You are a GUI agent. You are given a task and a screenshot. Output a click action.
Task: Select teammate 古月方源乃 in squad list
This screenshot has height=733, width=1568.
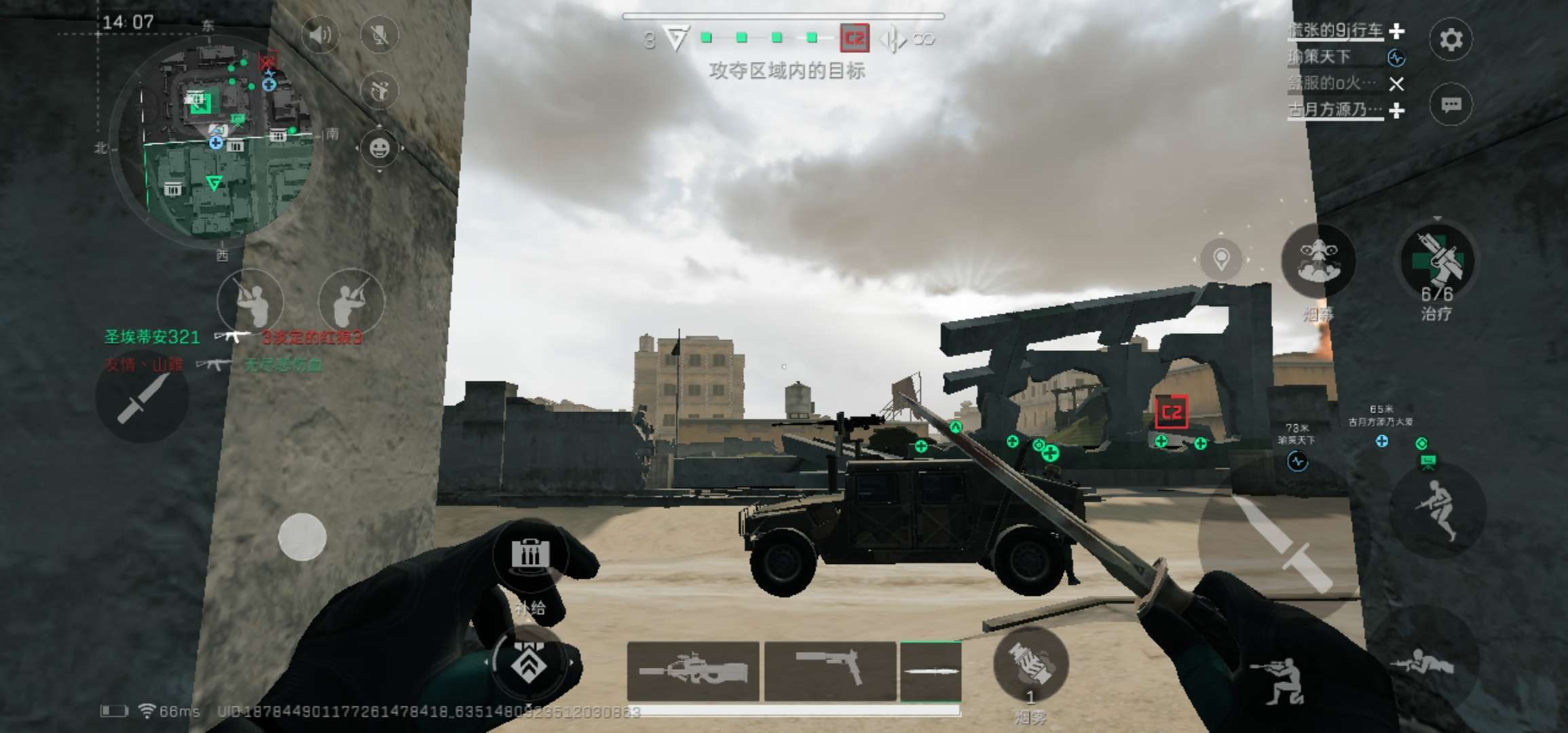(1336, 109)
